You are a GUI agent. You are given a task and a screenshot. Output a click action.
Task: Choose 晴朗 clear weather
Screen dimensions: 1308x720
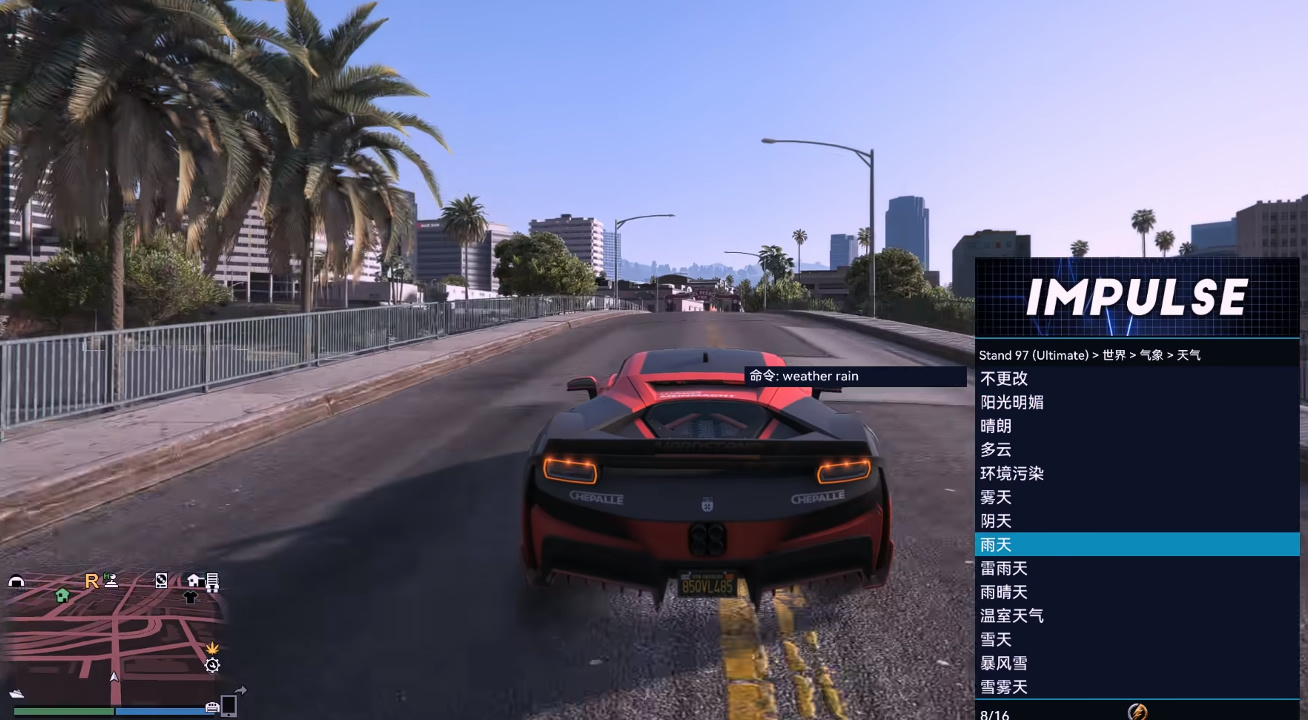click(x=996, y=426)
